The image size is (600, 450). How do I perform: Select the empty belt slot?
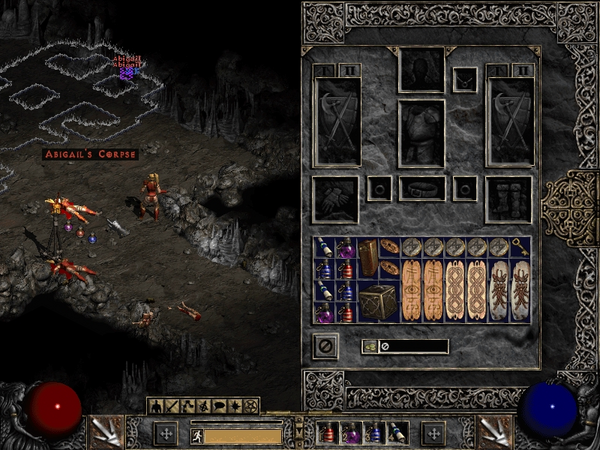click(x=421, y=188)
